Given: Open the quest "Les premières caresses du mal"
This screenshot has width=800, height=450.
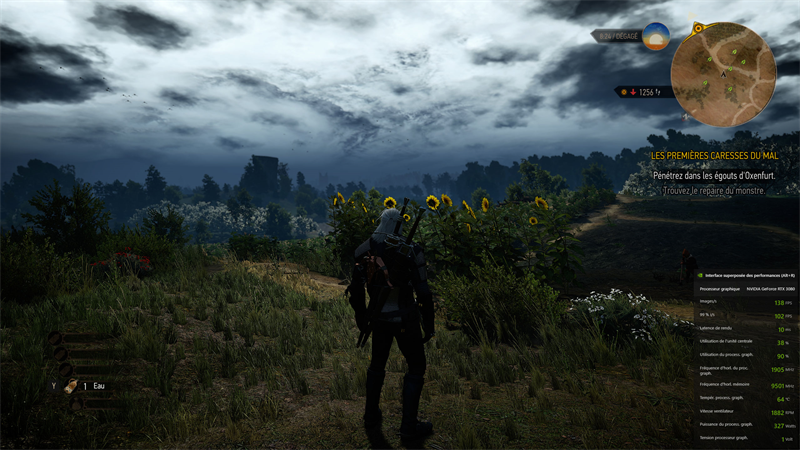Looking at the screenshot, I should tap(713, 156).
